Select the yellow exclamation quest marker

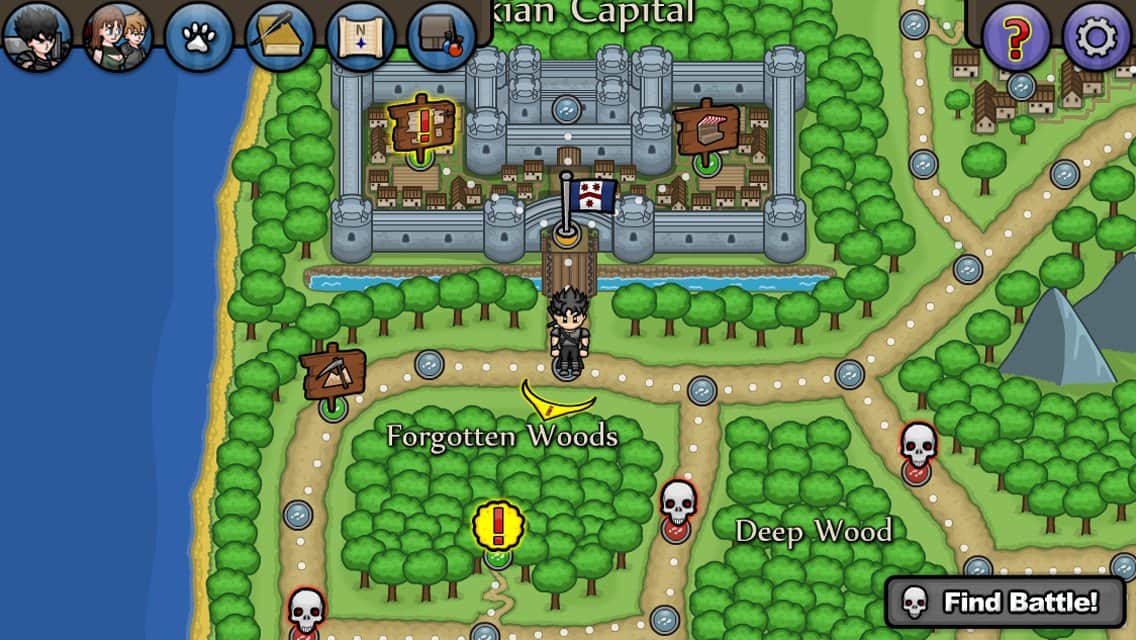497,525
